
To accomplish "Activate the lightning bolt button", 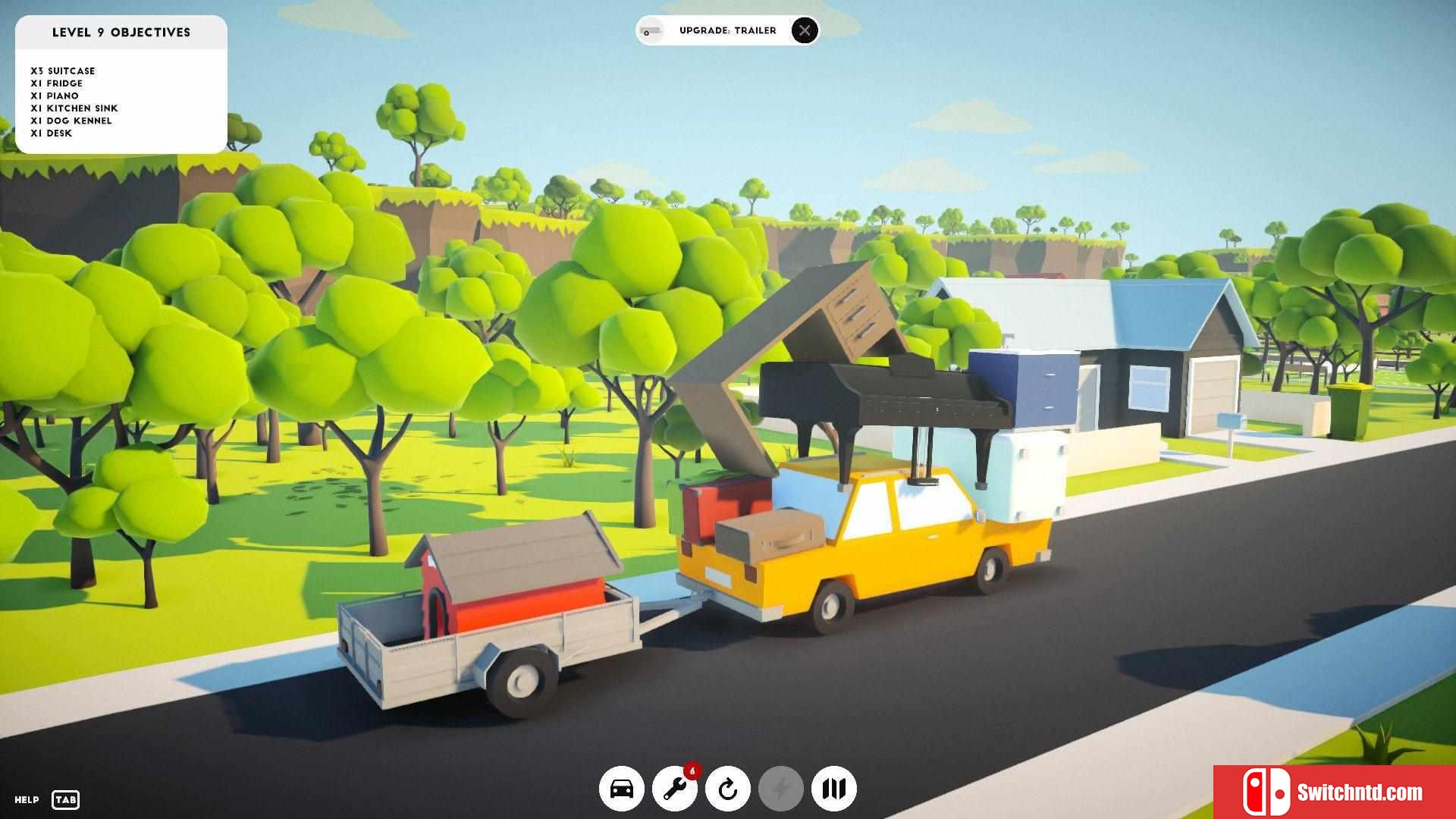I will [x=781, y=789].
